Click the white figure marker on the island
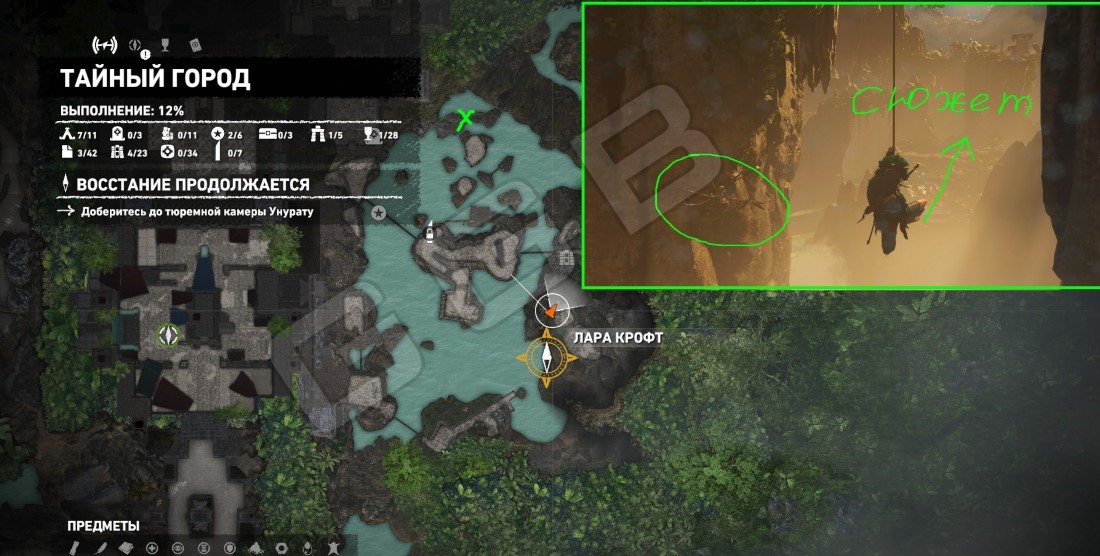 coord(428,231)
